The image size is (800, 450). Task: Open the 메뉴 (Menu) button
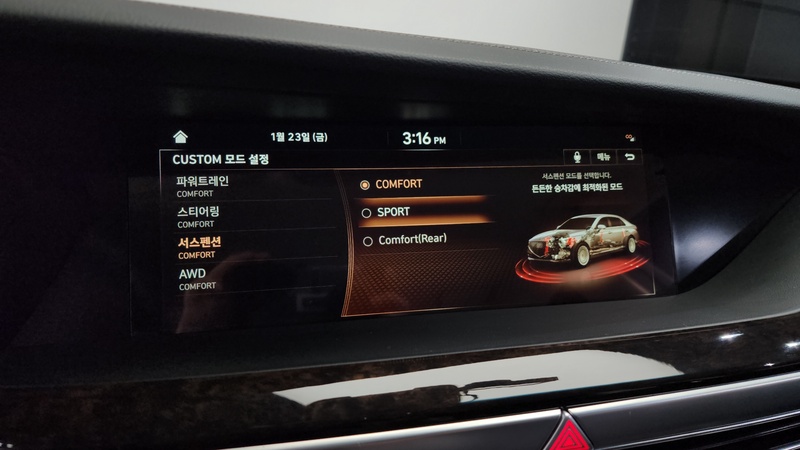point(604,157)
